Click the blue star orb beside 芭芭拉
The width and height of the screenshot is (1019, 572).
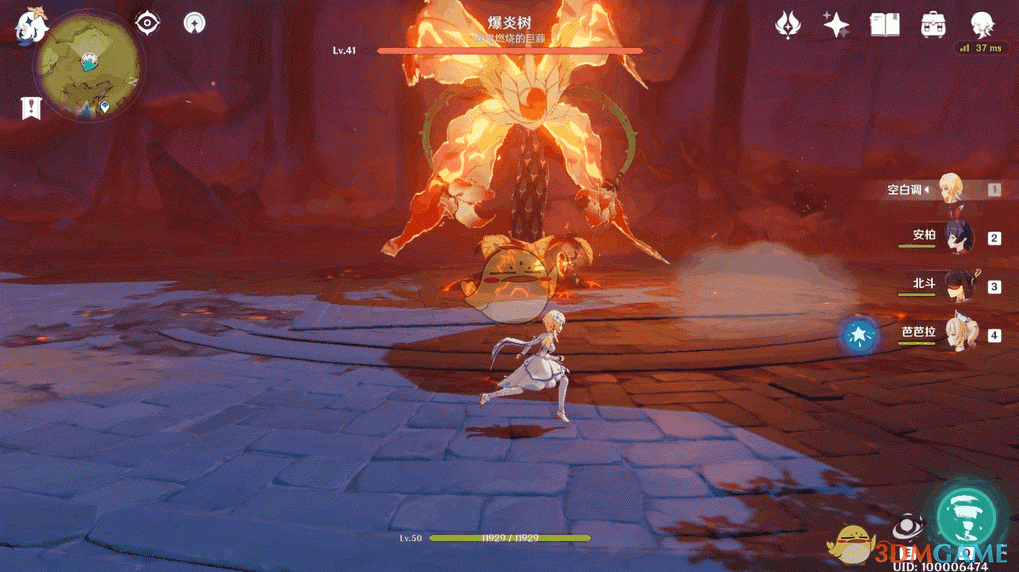point(860,336)
